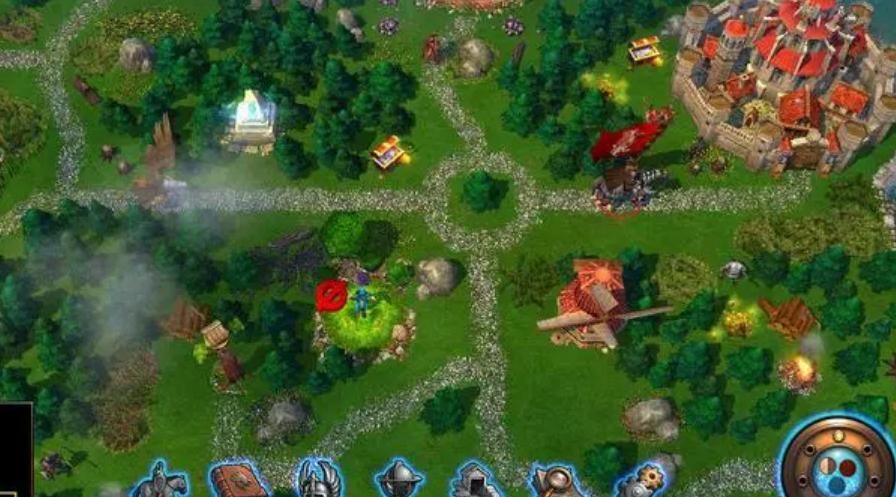This screenshot has width=896, height=497.
Task: Open the red spellbook
Action: (x=238, y=481)
